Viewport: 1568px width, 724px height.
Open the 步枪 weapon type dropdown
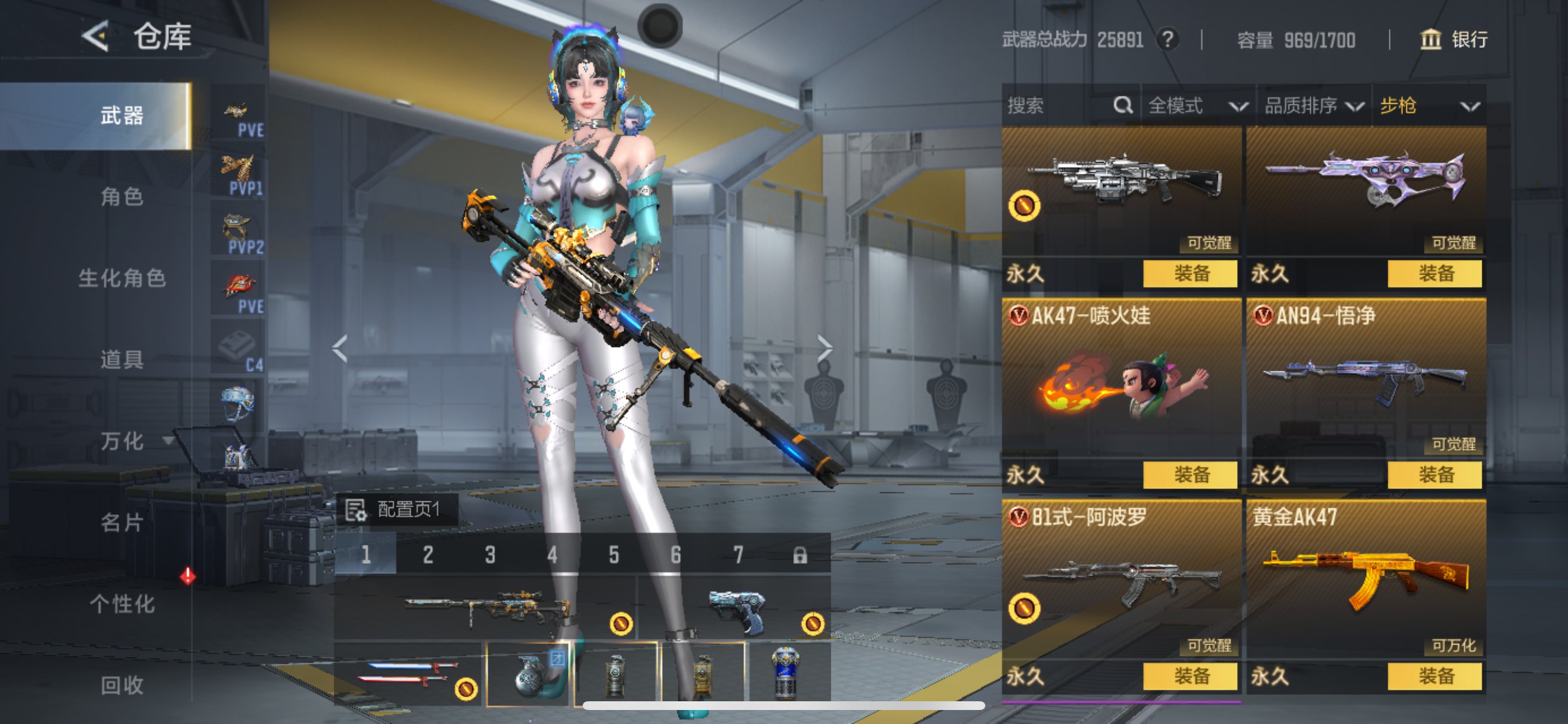pos(1429,106)
